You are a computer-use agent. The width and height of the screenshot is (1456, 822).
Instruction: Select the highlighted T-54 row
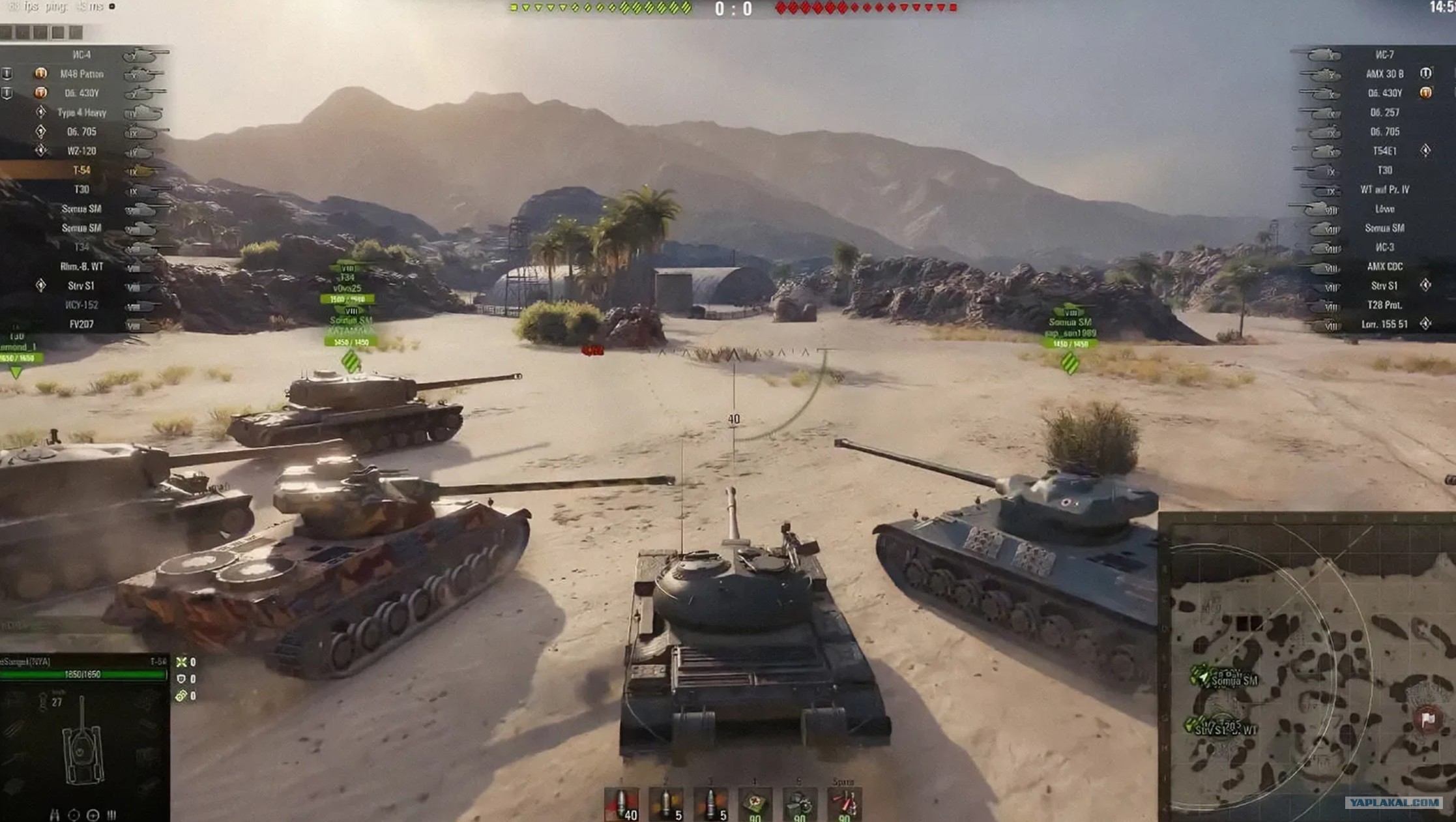coord(82,170)
